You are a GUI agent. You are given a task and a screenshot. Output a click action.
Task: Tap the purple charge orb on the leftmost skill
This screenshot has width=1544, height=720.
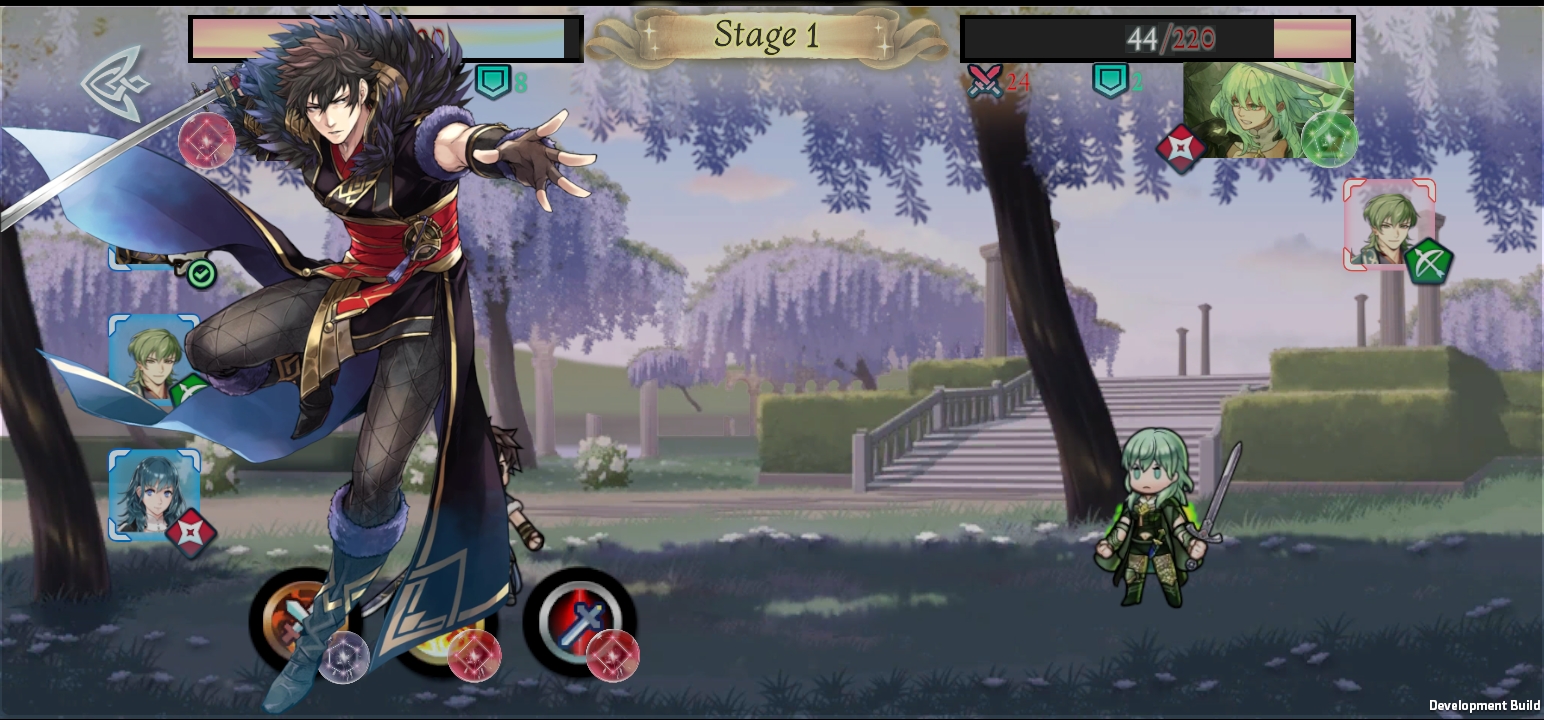(x=345, y=658)
